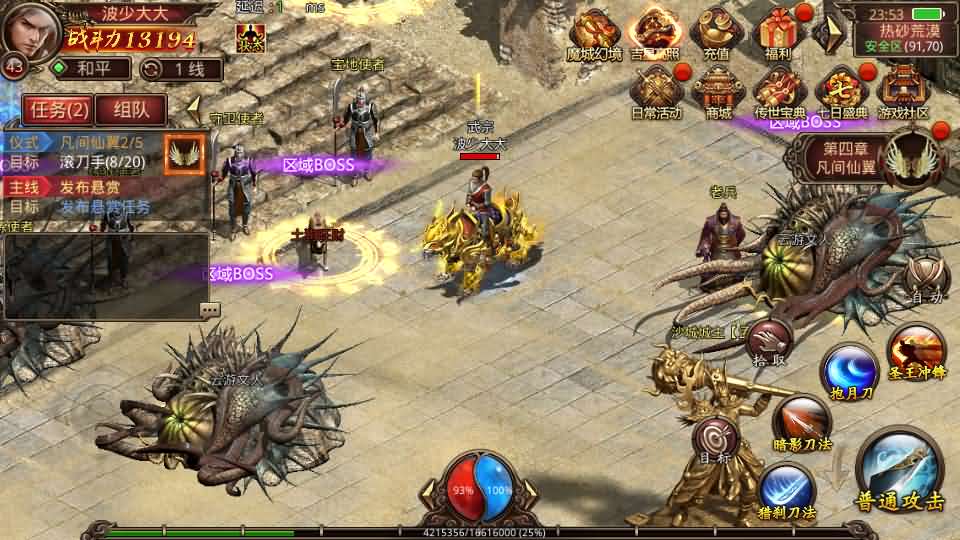Use 普通攻击 normal attack

pos(899,470)
